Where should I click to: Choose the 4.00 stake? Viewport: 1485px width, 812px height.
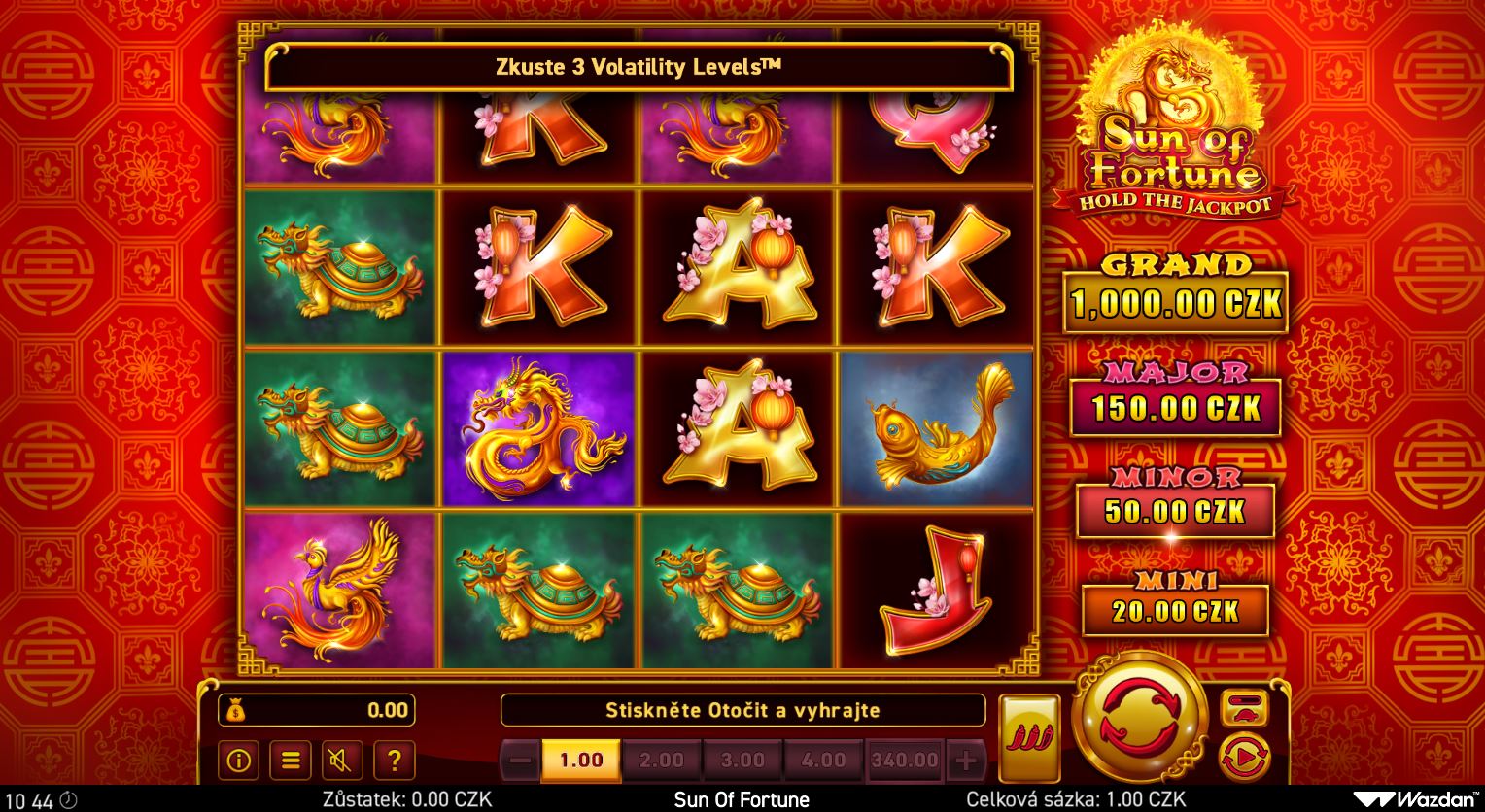click(x=824, y=761)
